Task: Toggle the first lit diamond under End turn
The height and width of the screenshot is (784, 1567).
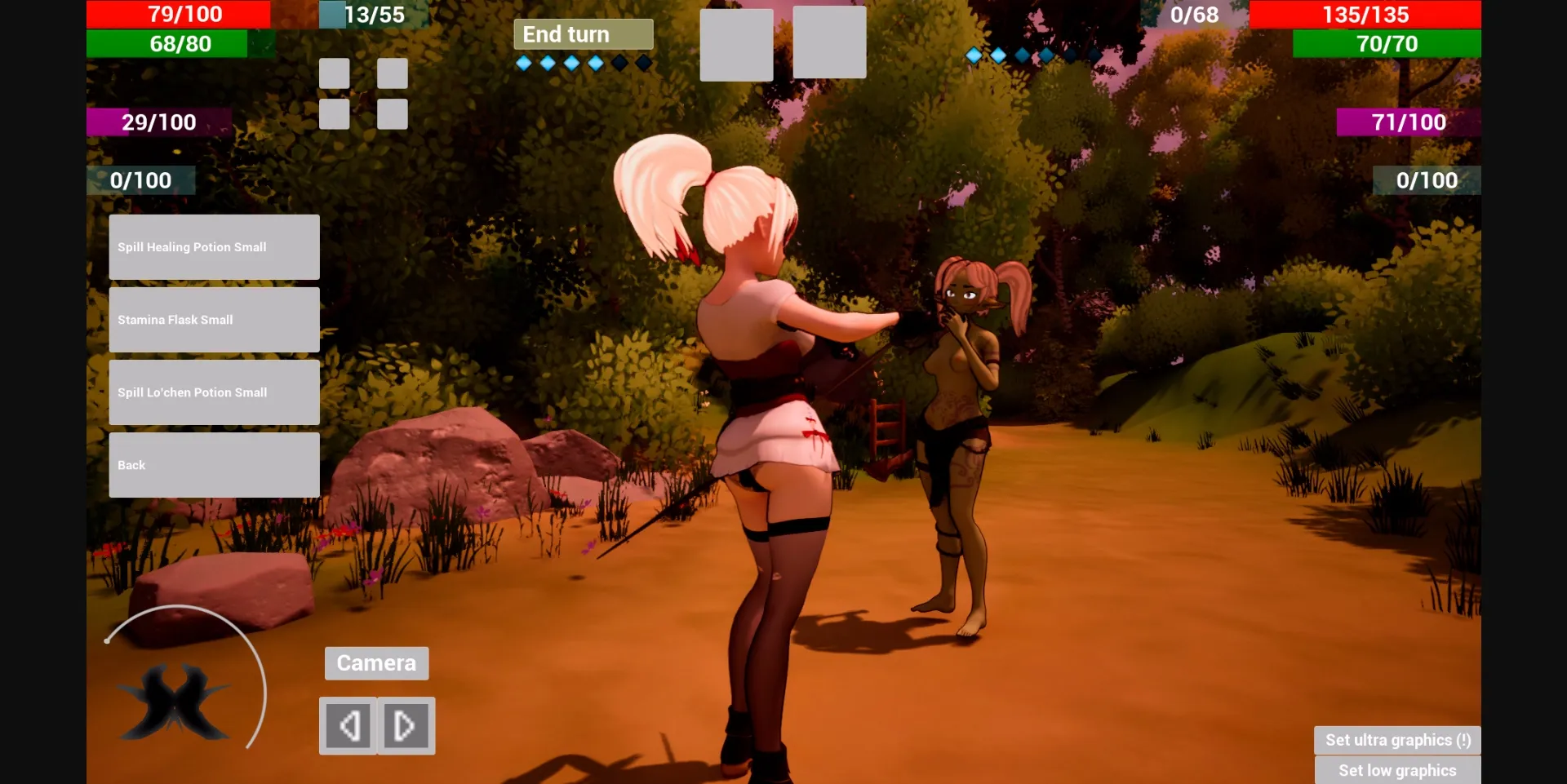Action: click(x=523, y=61)
